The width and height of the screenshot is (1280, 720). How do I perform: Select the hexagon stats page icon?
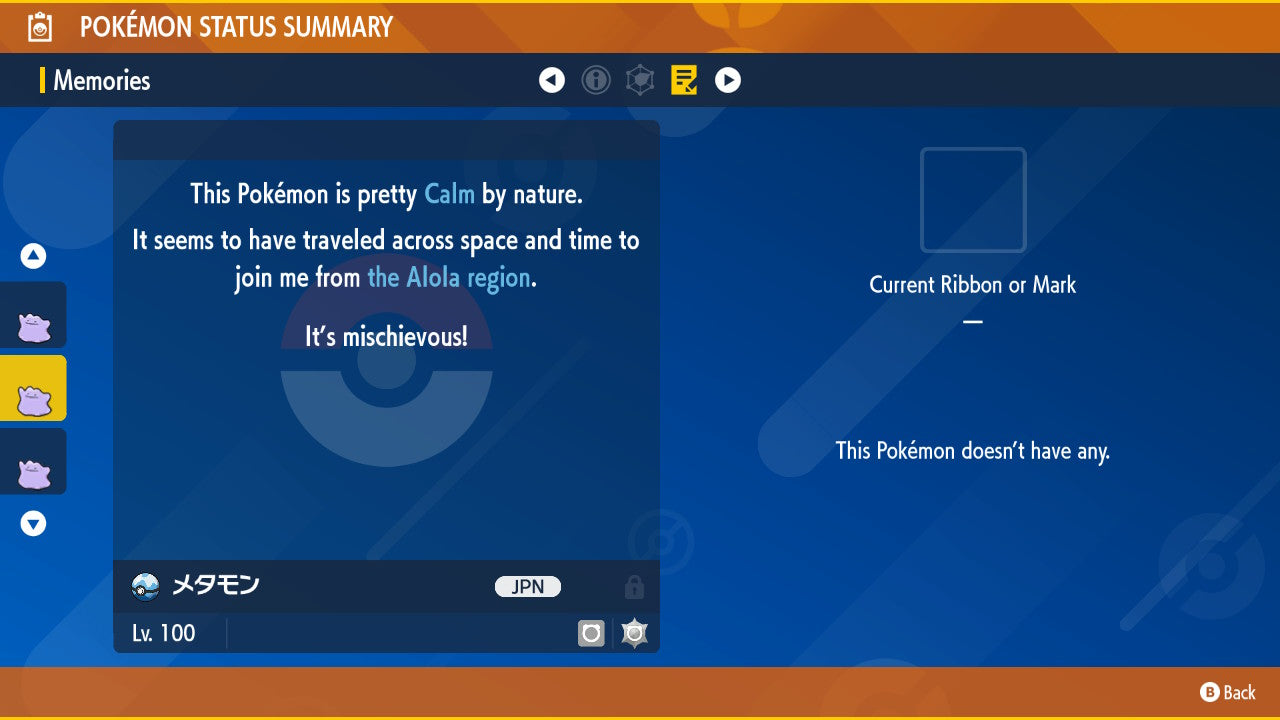tap(640, 80)
